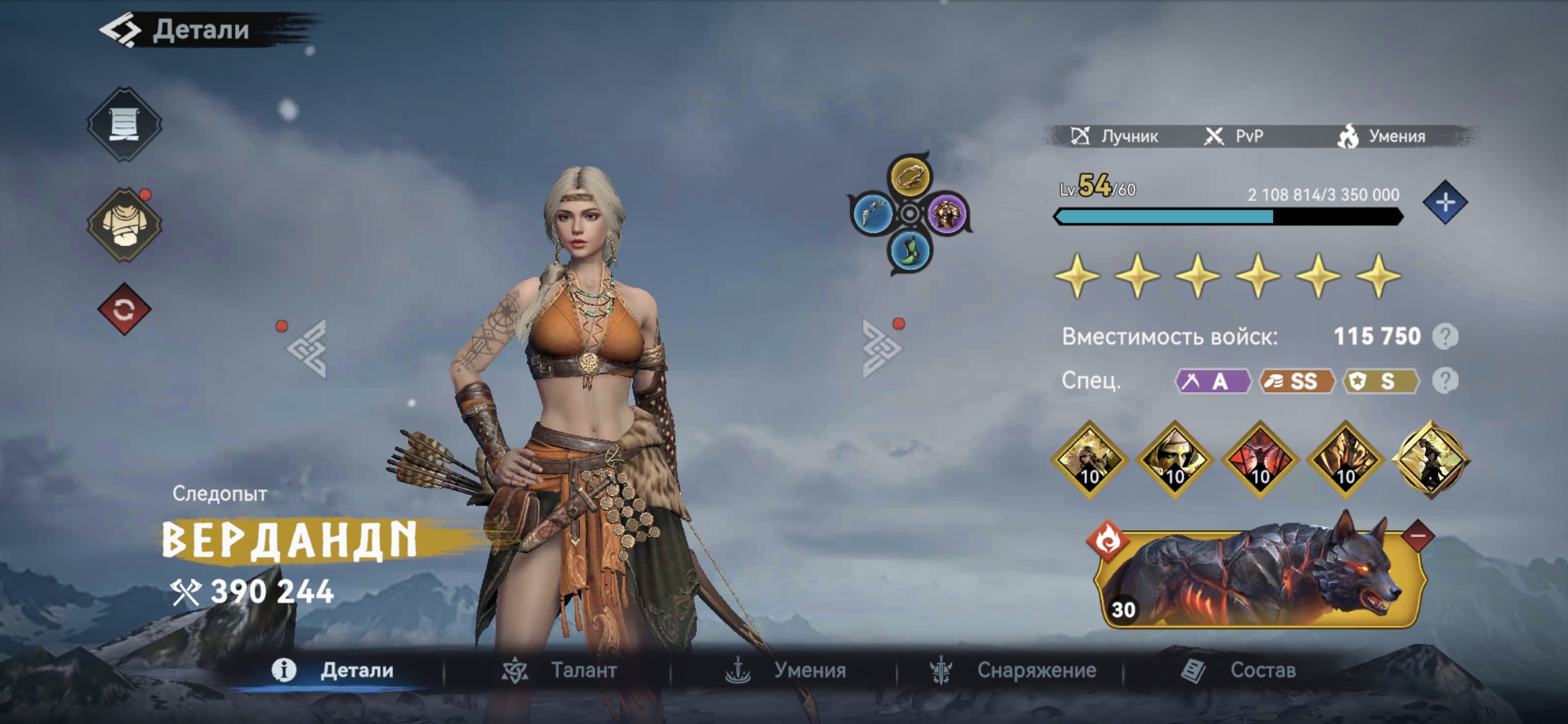
Task: Show the previous hero with left arrow
Action: tap(308, 349)
